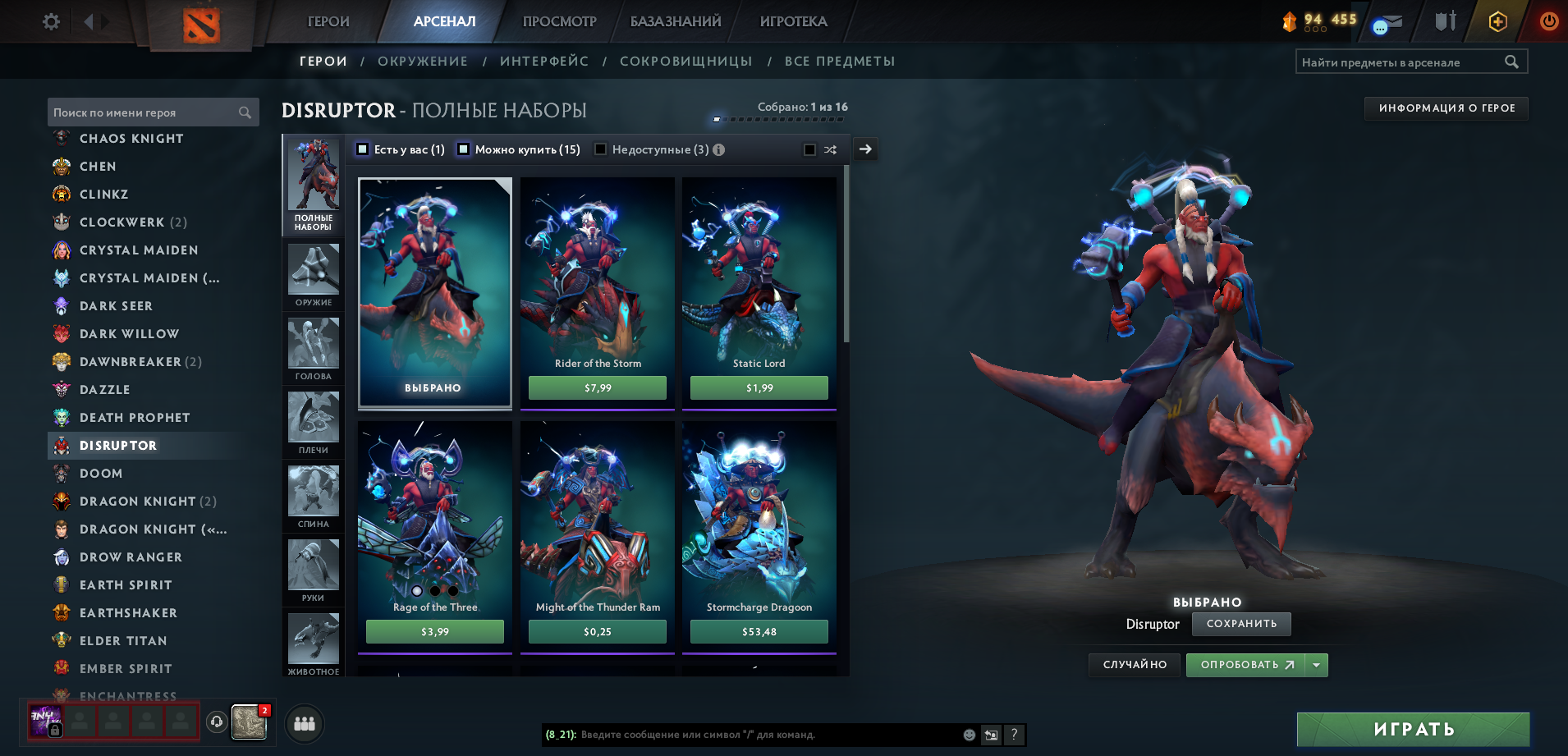Toggle the shuffle filter icon

pyautogui.click(x=830, y=149)
